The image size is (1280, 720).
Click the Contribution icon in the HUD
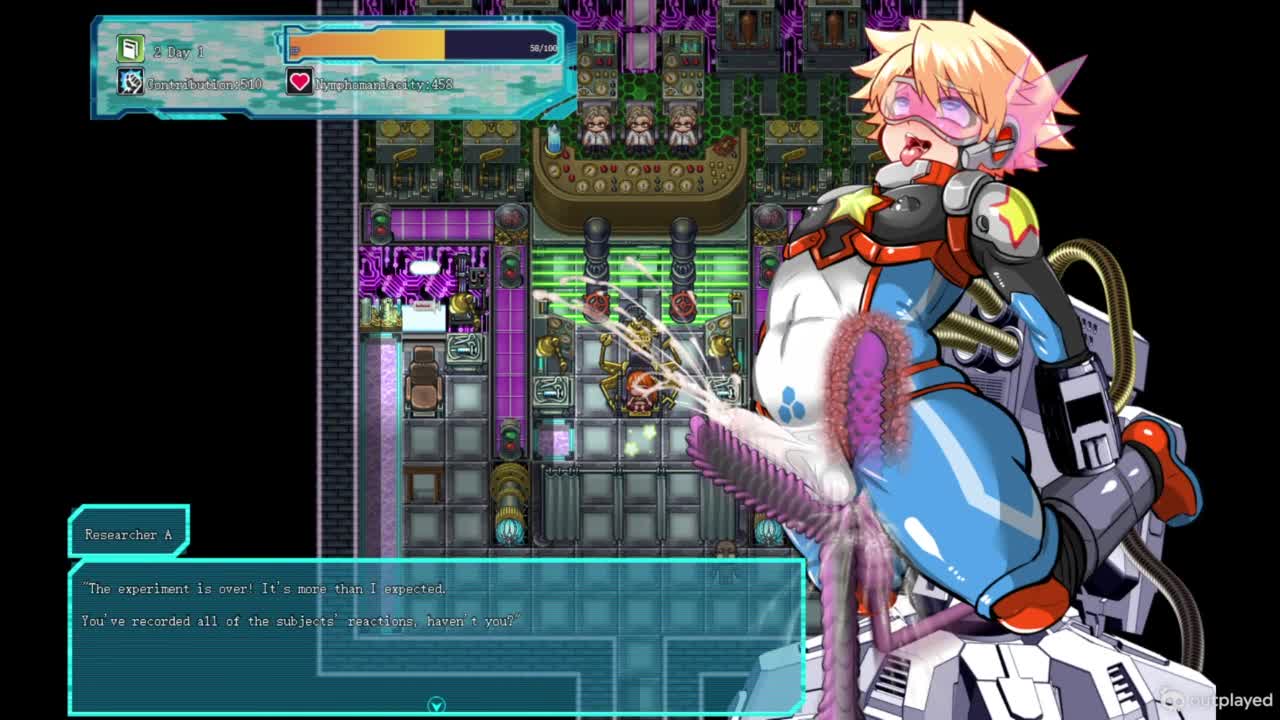click(130, 82)
